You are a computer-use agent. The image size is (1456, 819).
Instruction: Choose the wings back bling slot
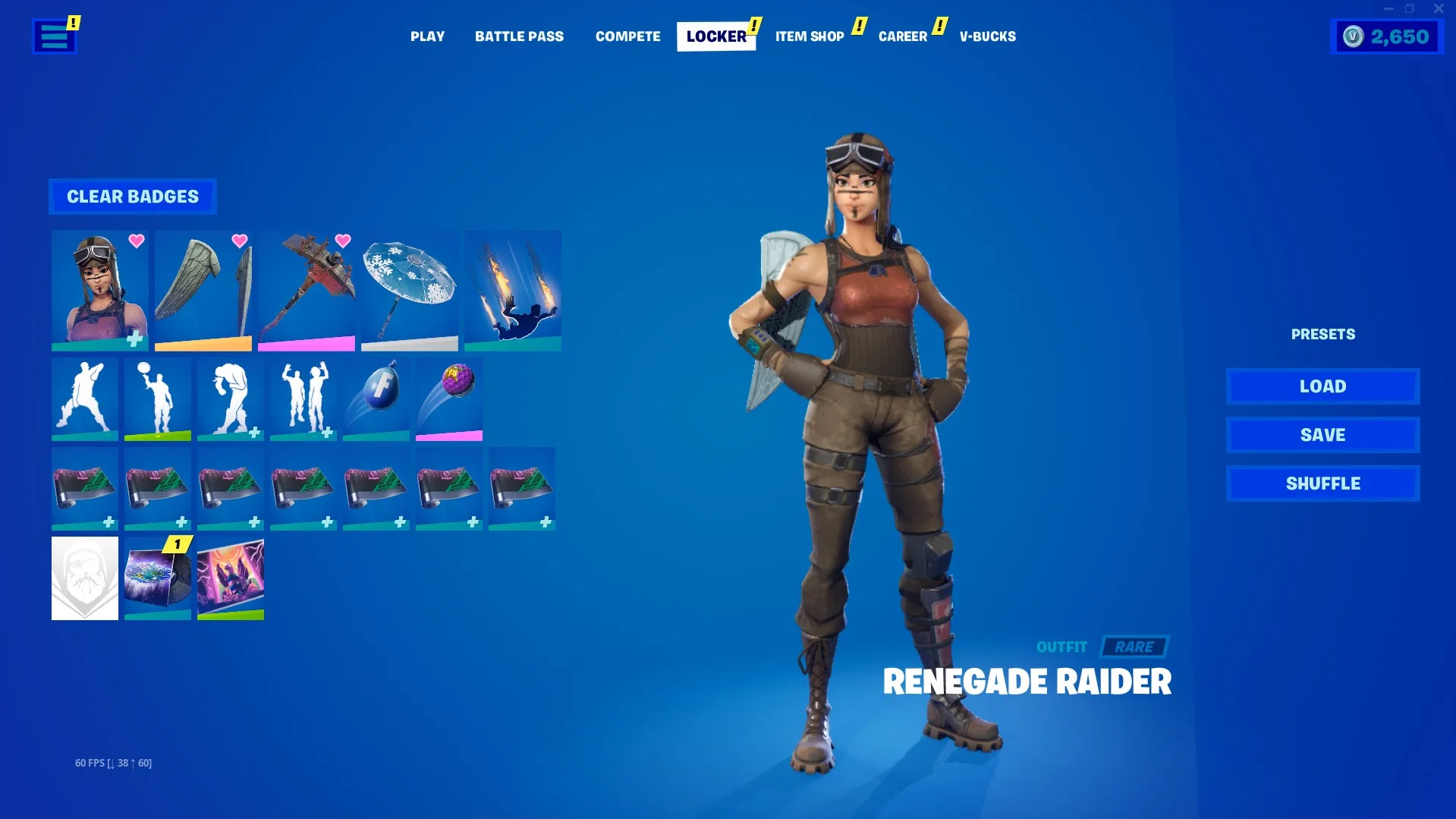(x=203, y=290)
